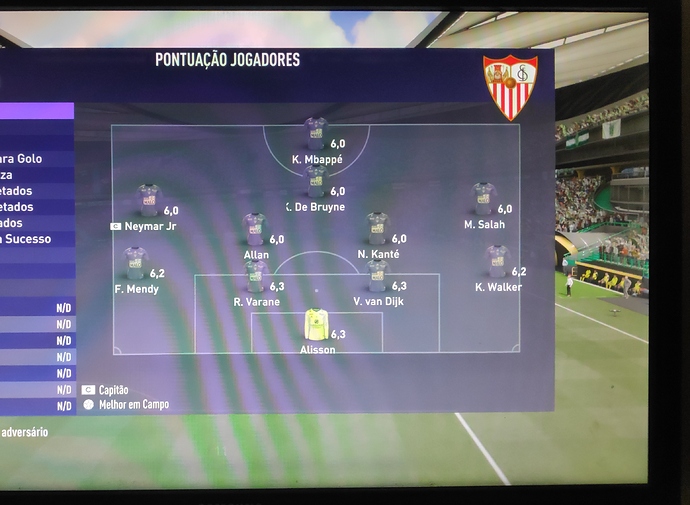
Task: Choose N. Kanté in the lineup
Action: click(377, 229)
